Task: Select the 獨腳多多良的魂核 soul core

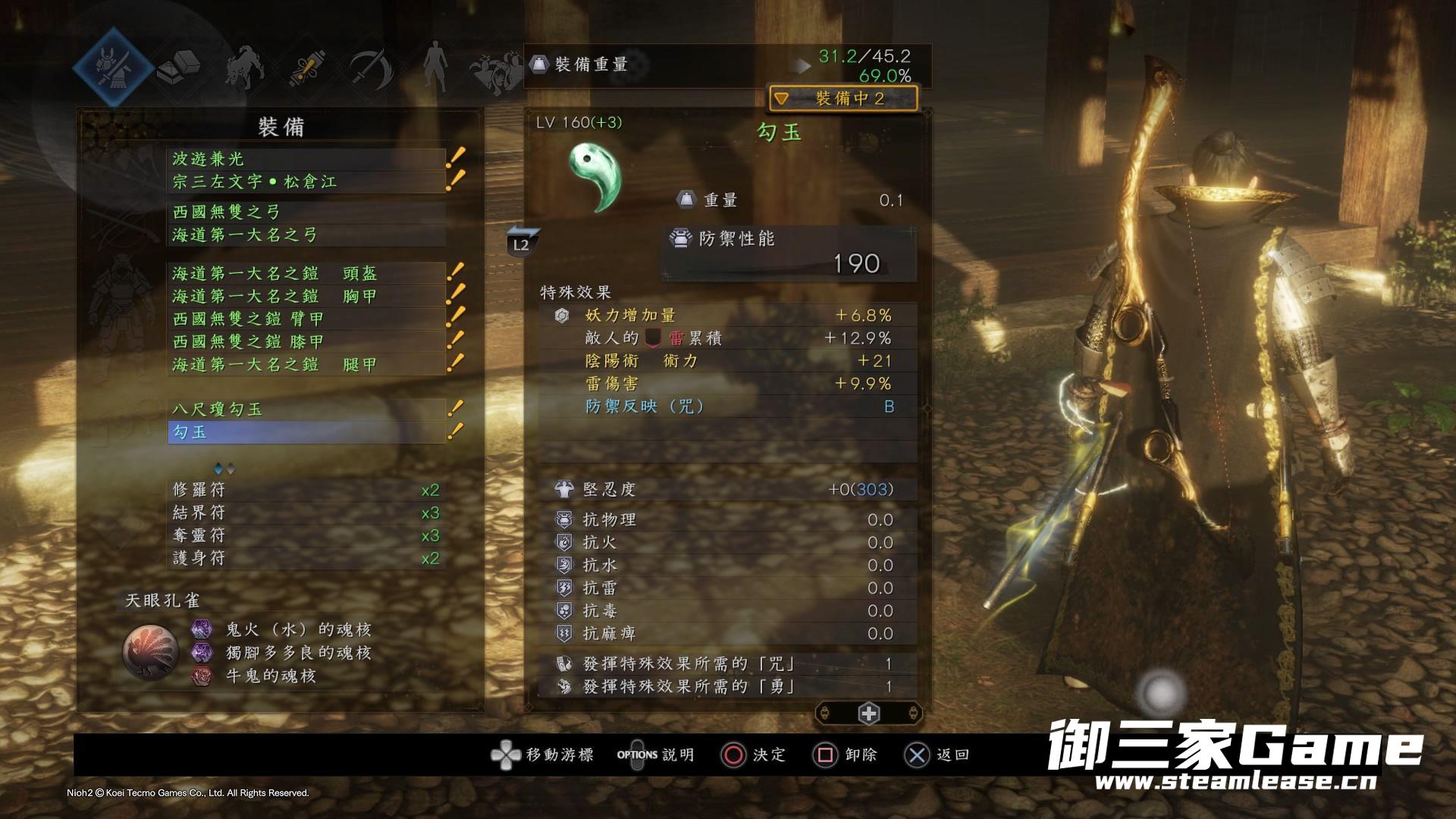Action: (x=298, y=652)
